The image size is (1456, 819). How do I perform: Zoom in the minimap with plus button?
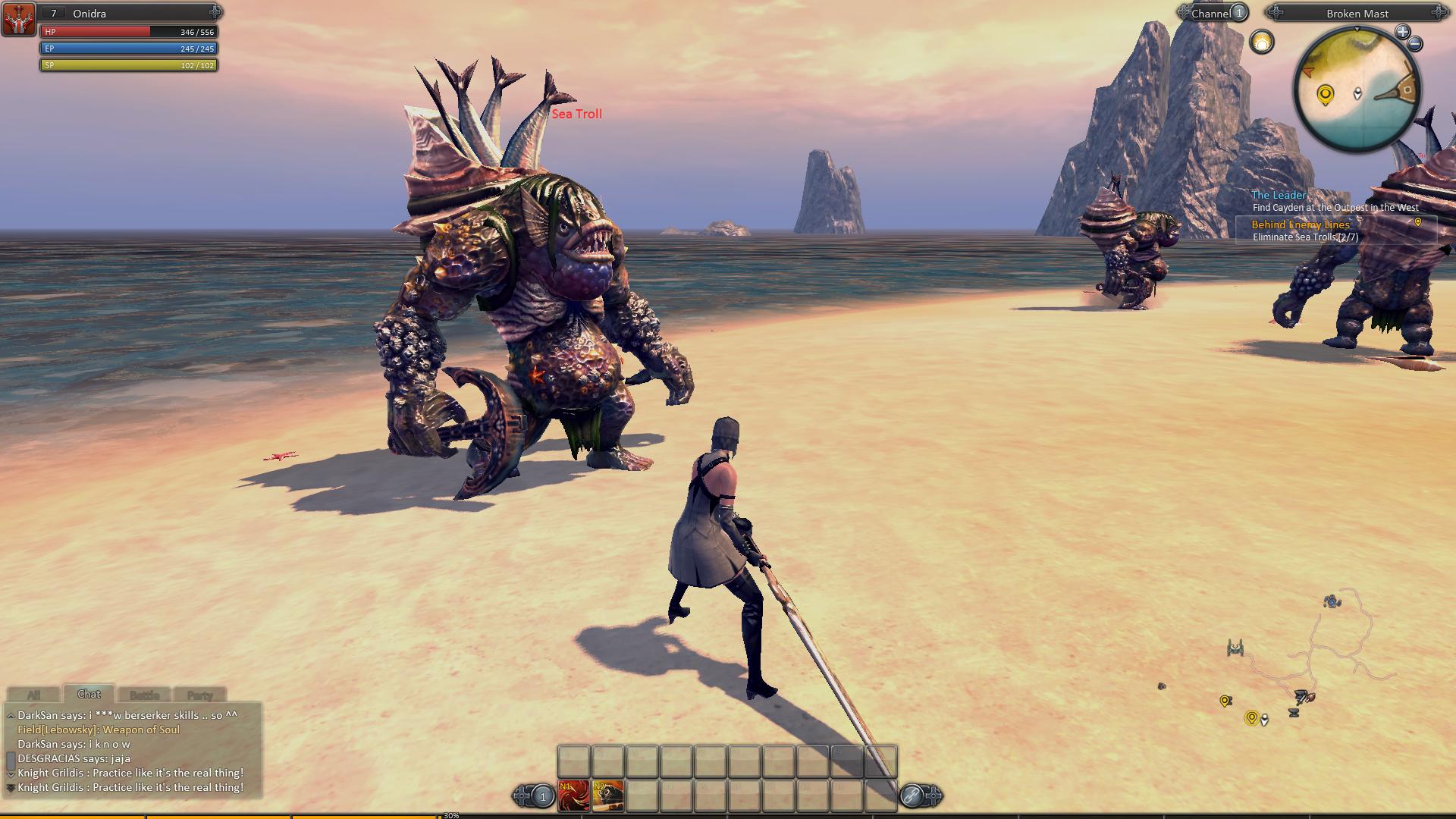tap(1402, 32)
